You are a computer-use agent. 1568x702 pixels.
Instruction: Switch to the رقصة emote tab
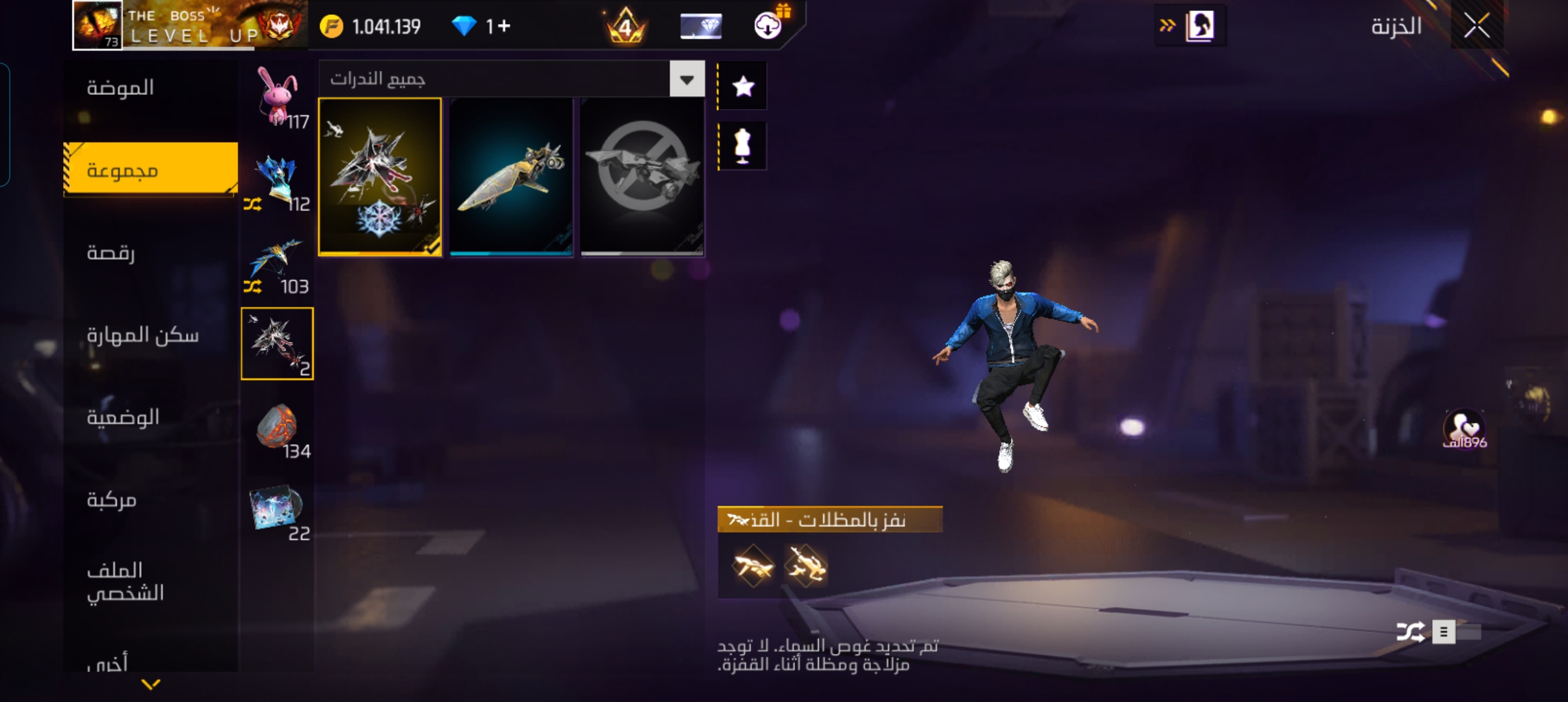pyautogui.click(x=111, y=252)
